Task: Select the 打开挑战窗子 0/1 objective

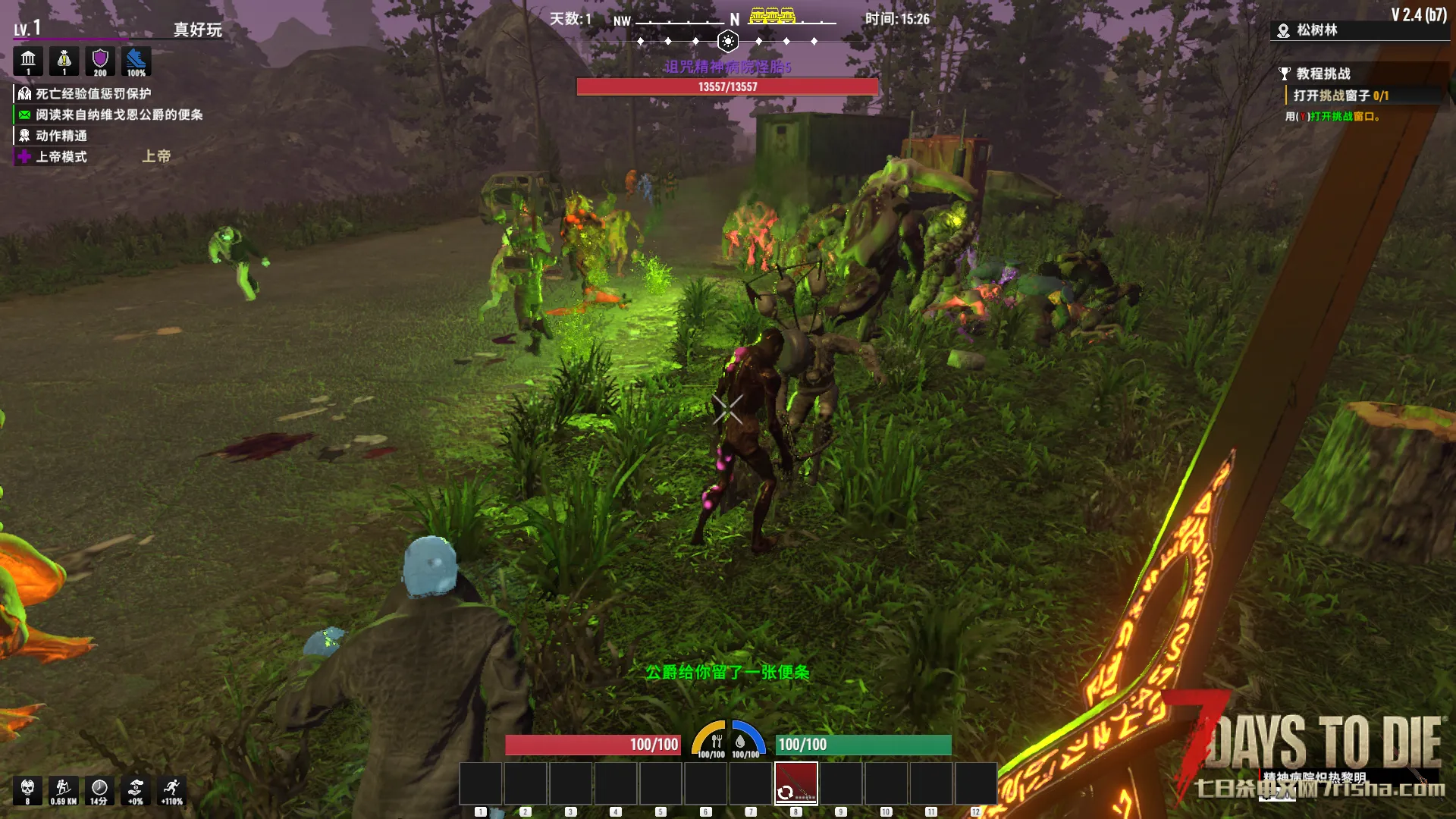Action: point(1340,96)
